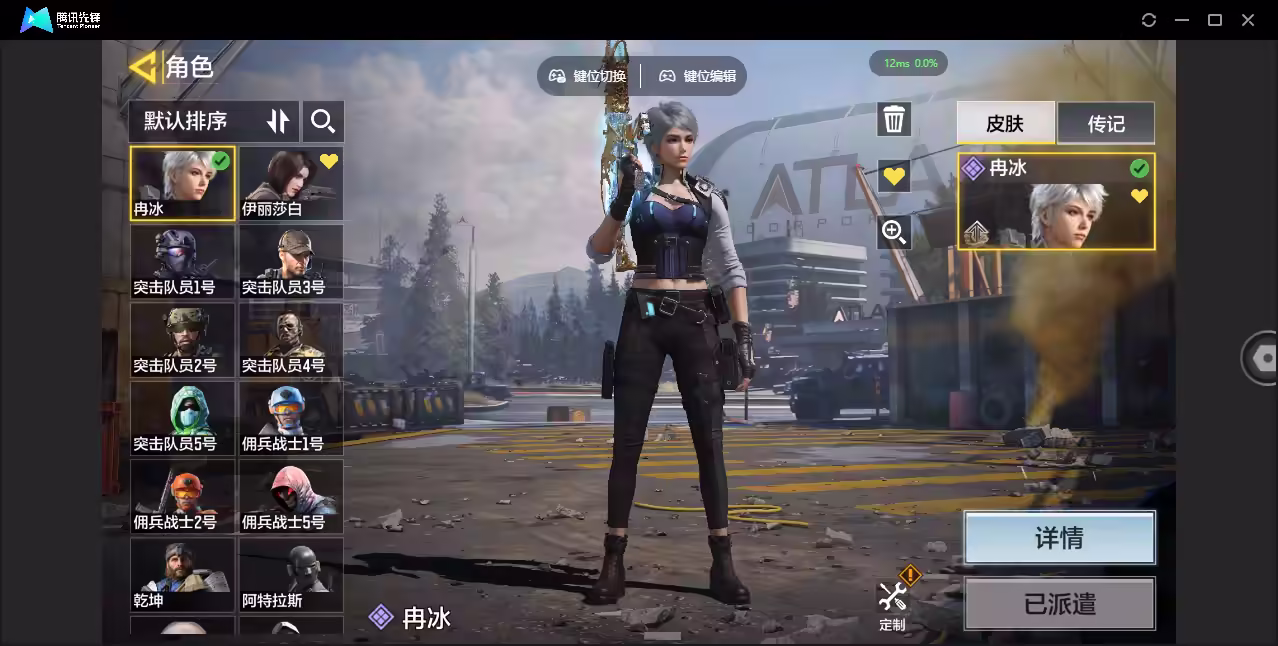Screen dimensions: 1278x646
Task: Pick the 突击队员3号 character tile
Action: pyautogui.click(x=291, y=261)
